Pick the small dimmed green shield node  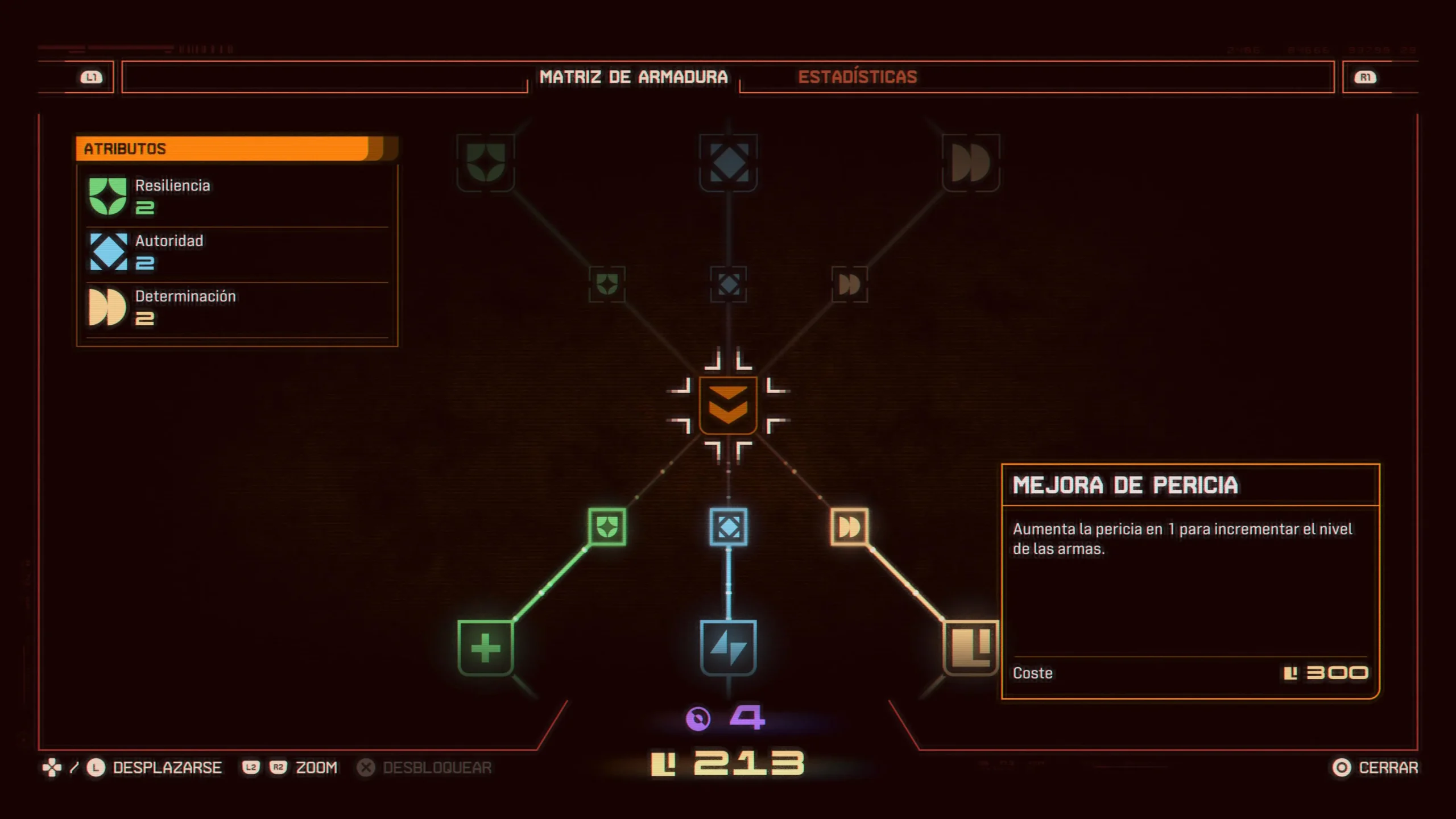pos(607,284)
